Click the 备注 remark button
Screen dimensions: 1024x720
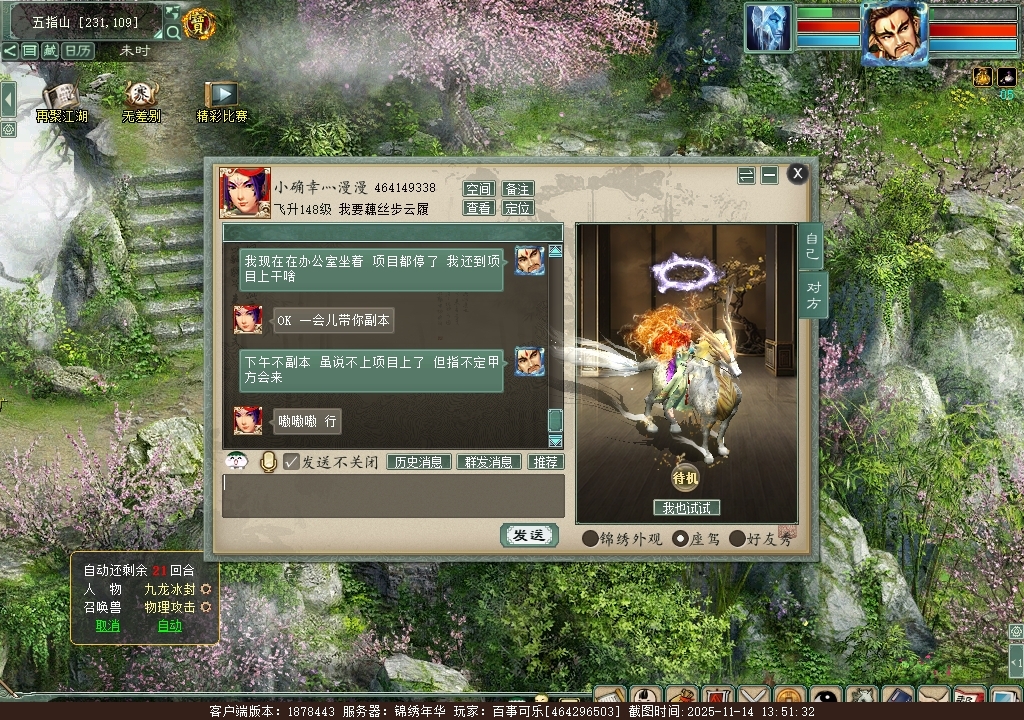(517, 189)
